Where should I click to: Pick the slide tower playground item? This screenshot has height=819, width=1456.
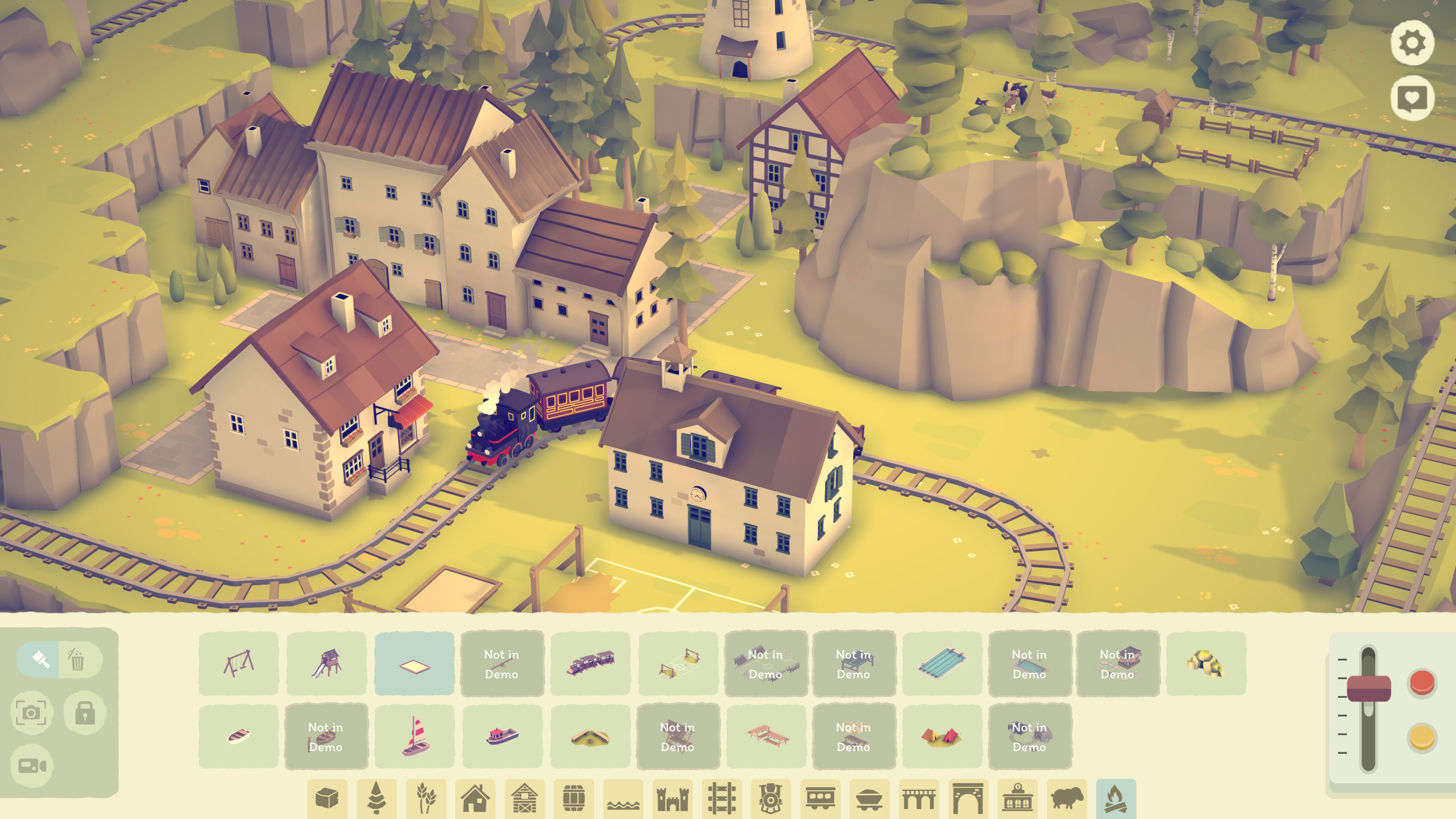[326, 664]
